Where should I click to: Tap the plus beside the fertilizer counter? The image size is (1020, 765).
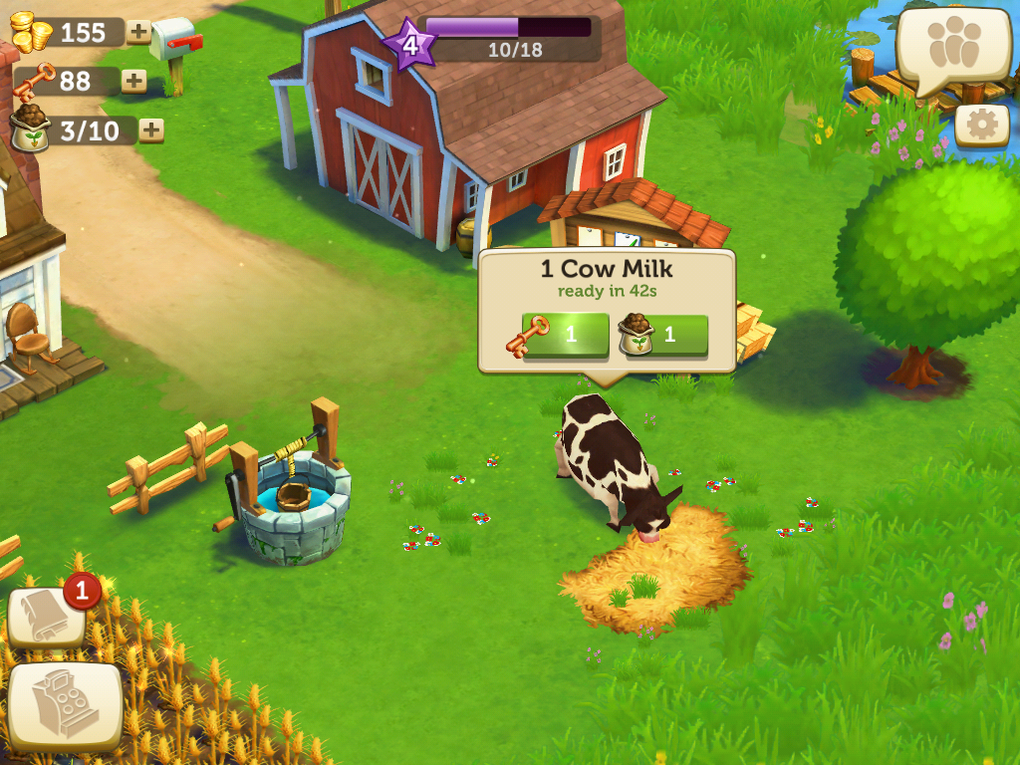coord(151,130)
